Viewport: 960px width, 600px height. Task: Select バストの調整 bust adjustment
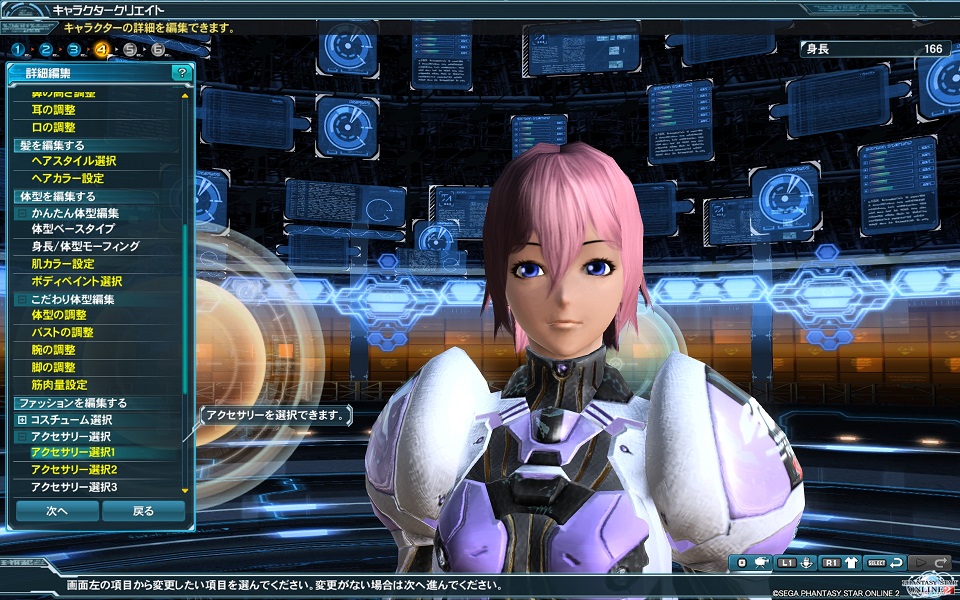[x=62, y=332]
